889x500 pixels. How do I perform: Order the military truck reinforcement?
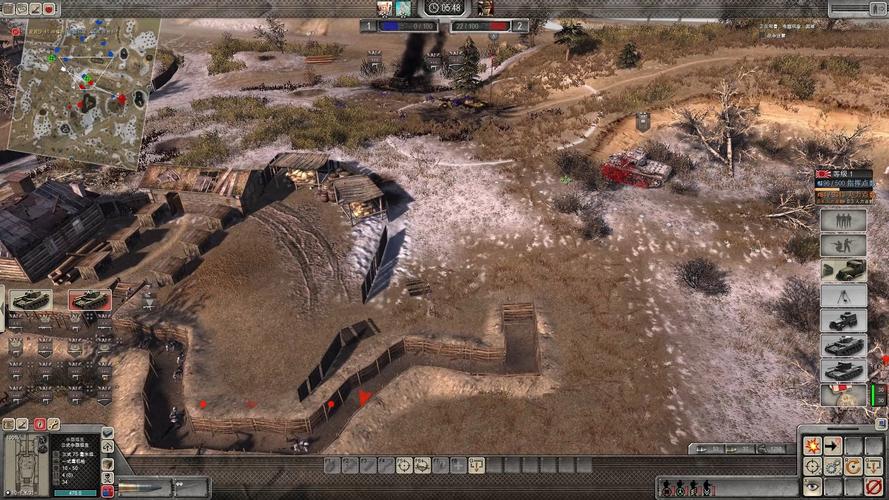tap(843, 270)
